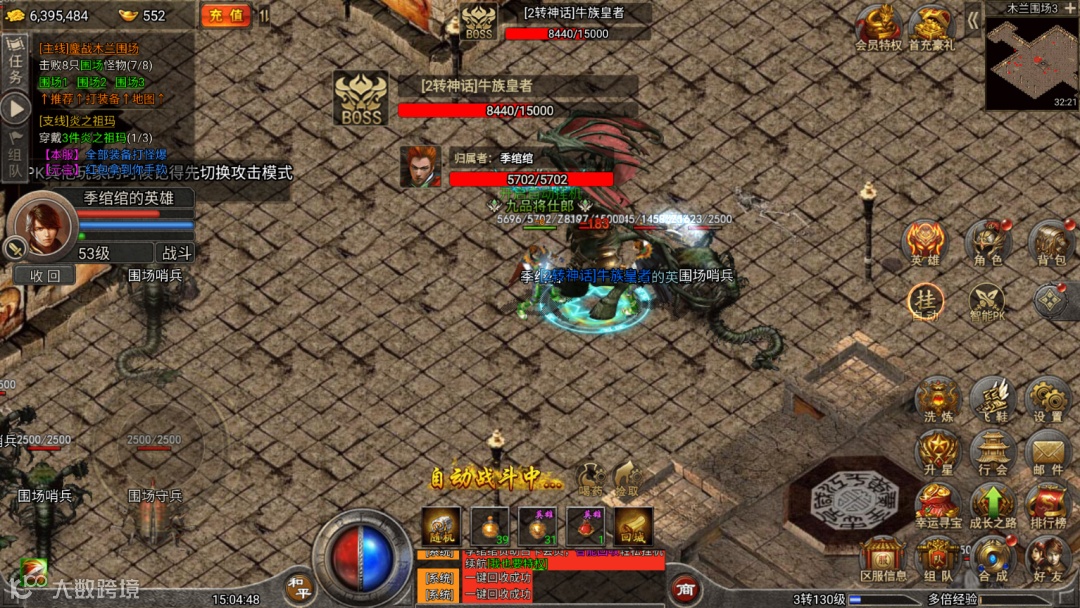Switch the 和平 peace attack mode
The height and width of the screenshot is (608, 1080).
(297, 587)
